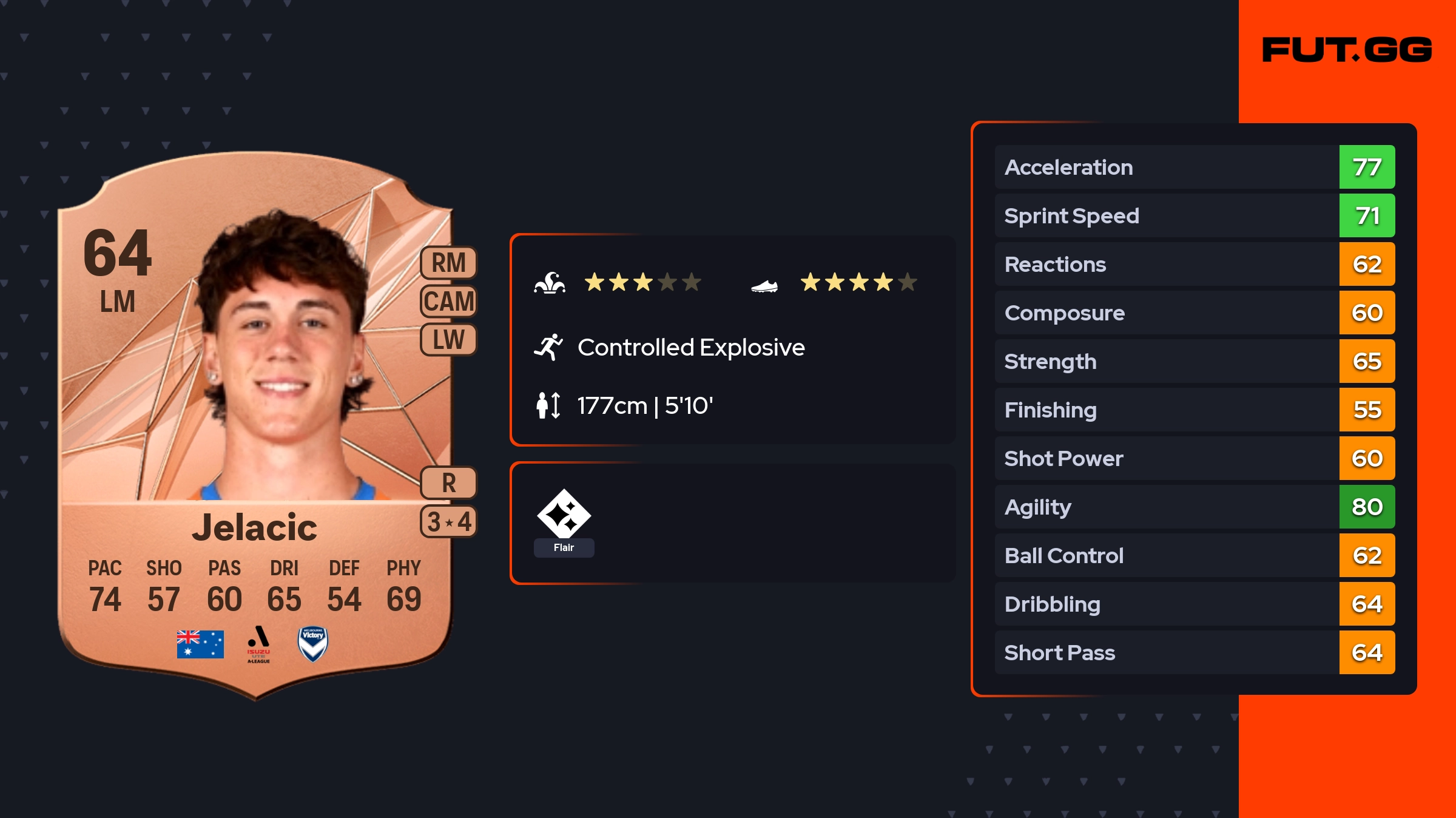The image size is (1456, 818).
Task: Click the Isuzu UTE A-League logo
Action: [258, 644]
